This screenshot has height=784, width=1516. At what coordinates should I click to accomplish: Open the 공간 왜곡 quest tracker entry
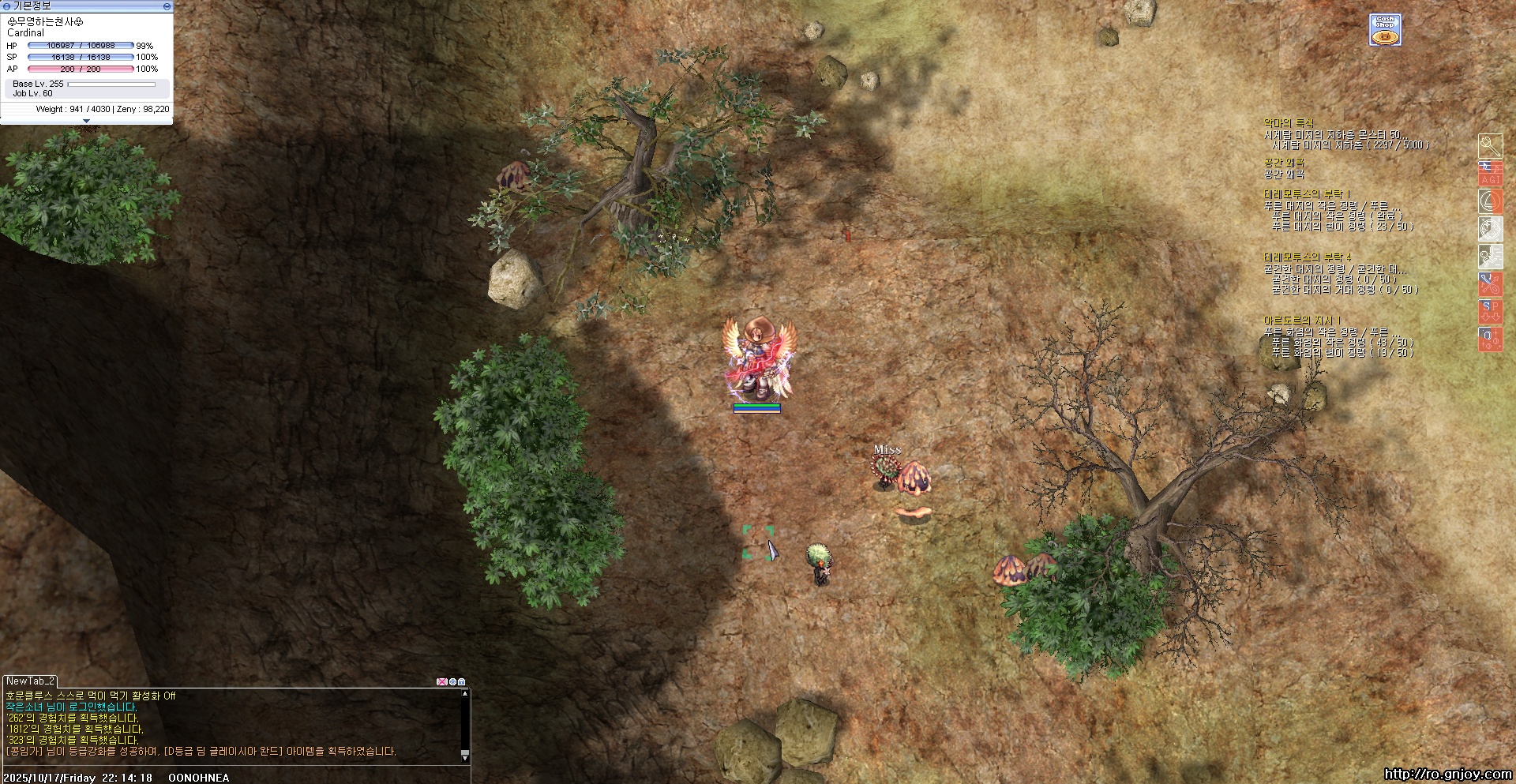tap(1285, 163)
